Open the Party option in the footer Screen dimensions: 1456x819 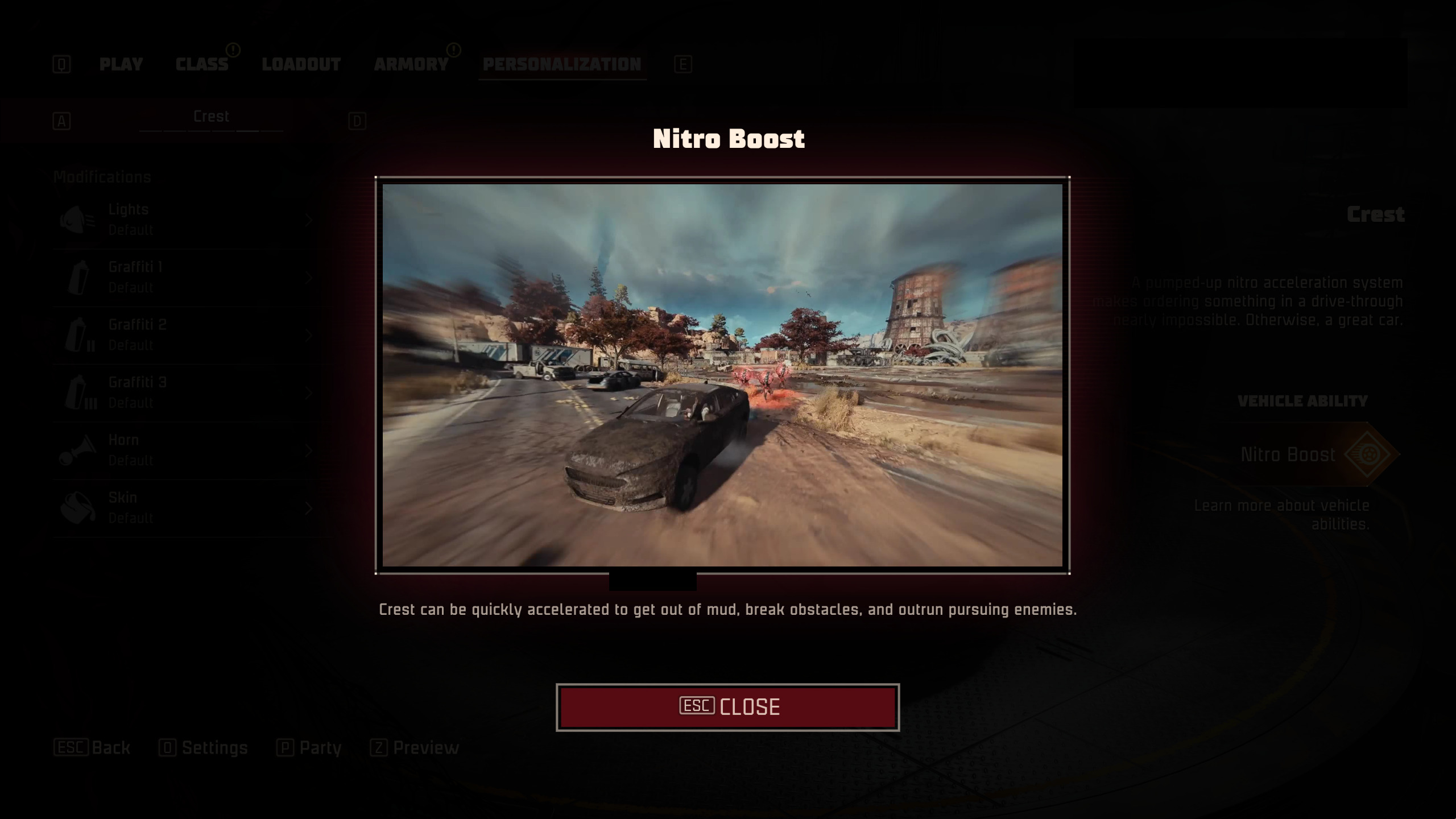[309, 748]
